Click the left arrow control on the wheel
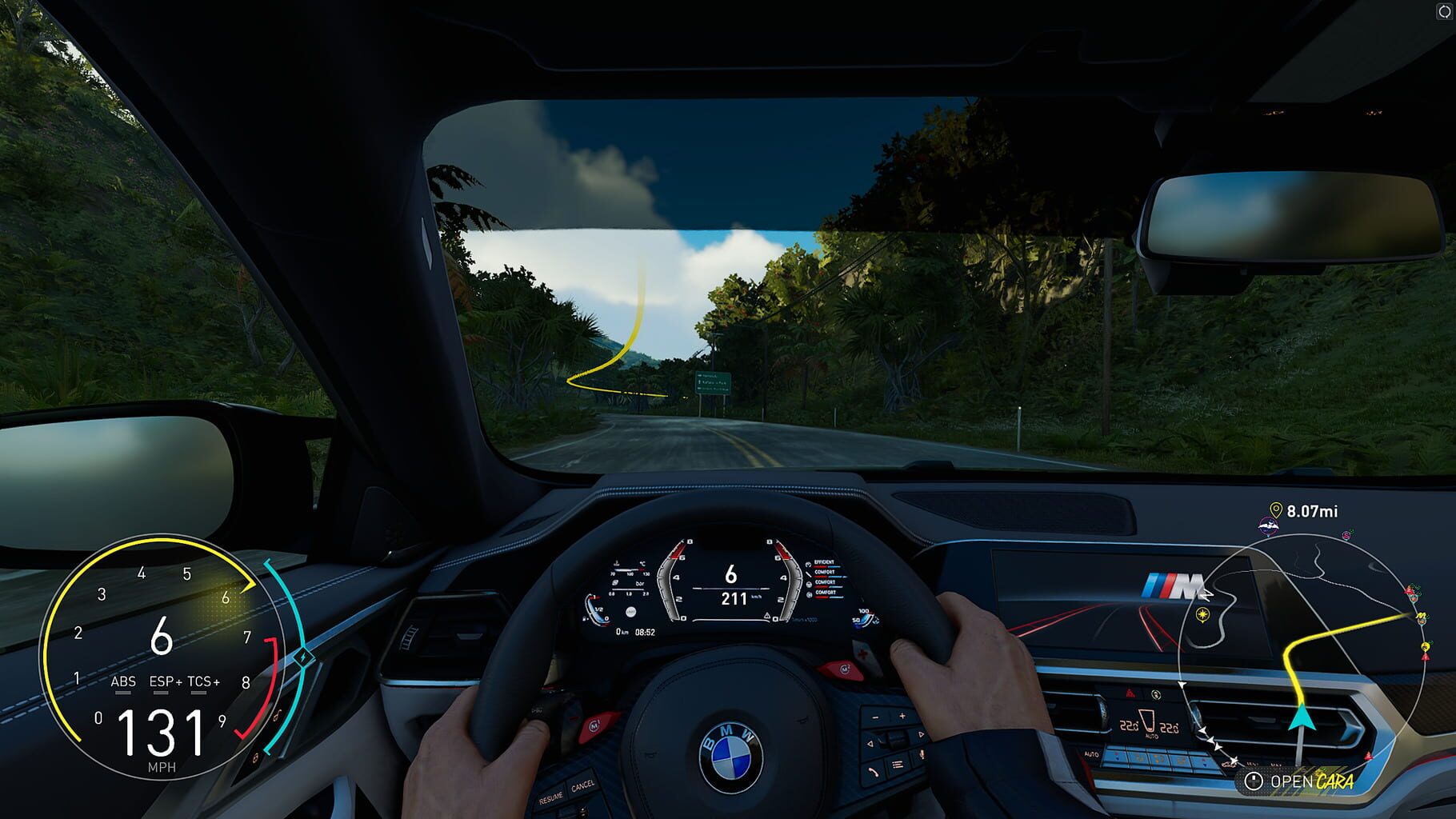The height and width of the screenshot is (819, 1456). (x=870, y=744)
